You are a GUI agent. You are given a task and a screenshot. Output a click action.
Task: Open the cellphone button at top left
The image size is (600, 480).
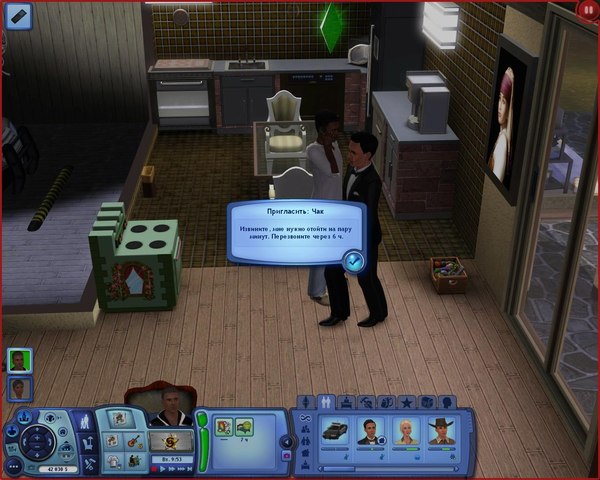(x=19, y=15)
